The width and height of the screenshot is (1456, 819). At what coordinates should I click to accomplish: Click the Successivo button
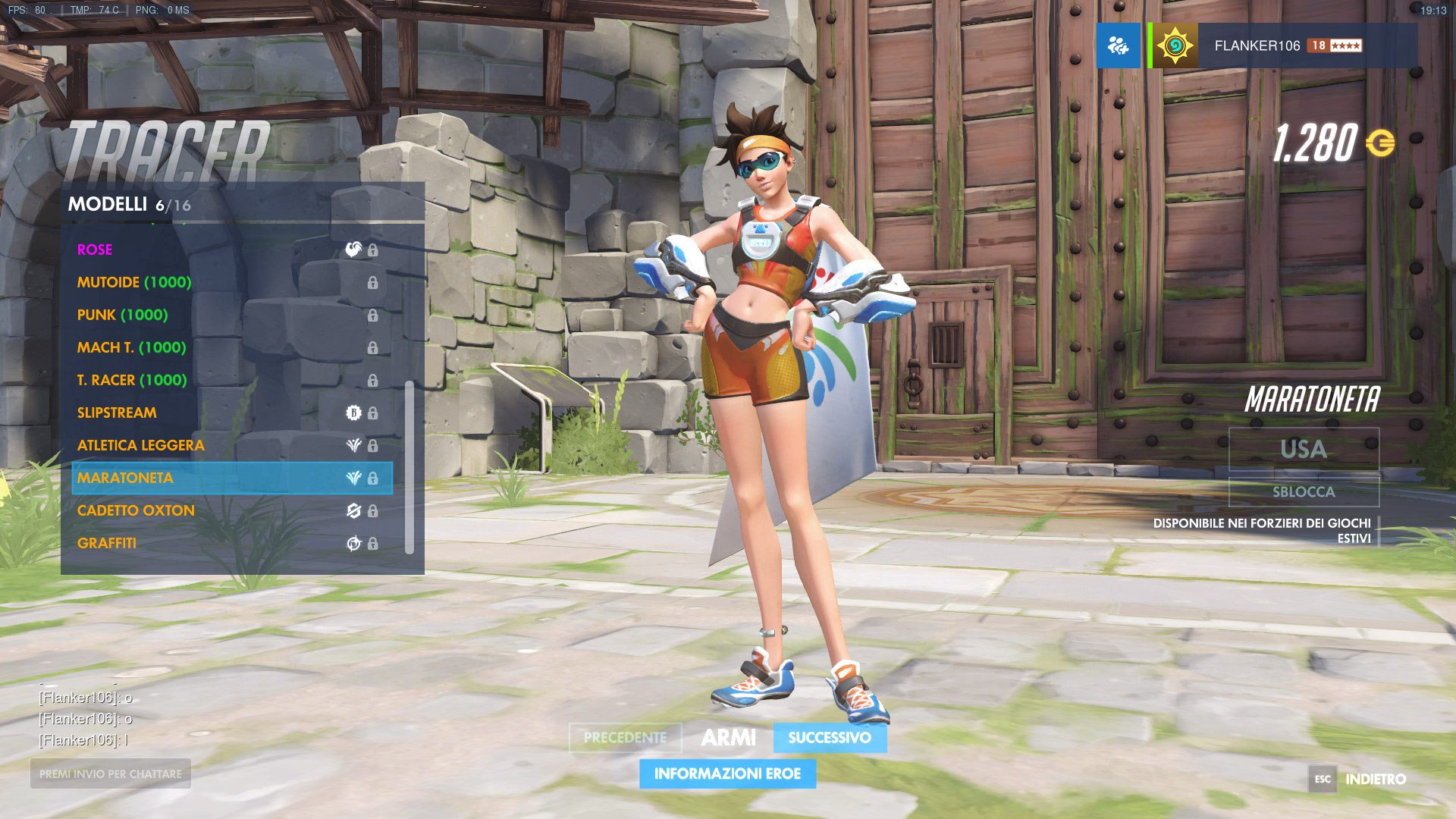(x=830, y=737)
